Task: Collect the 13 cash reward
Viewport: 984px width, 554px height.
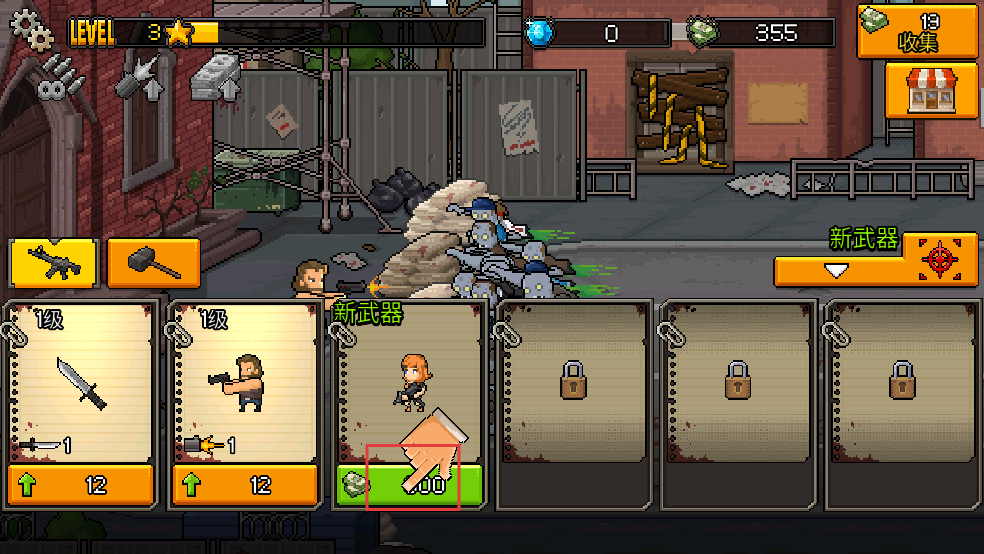Action: [917, 31]
